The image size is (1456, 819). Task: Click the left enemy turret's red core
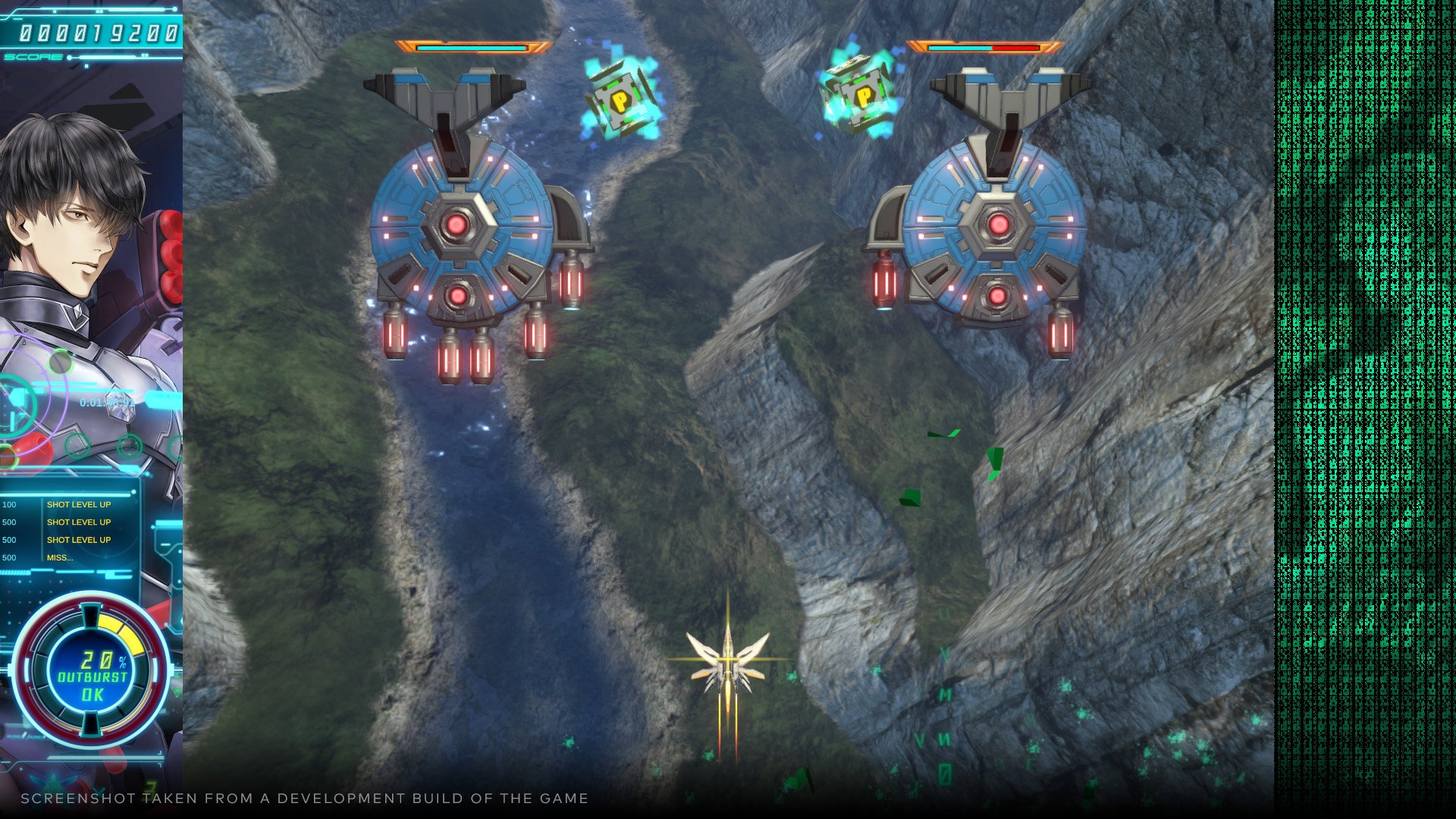[x=455, y=222]
